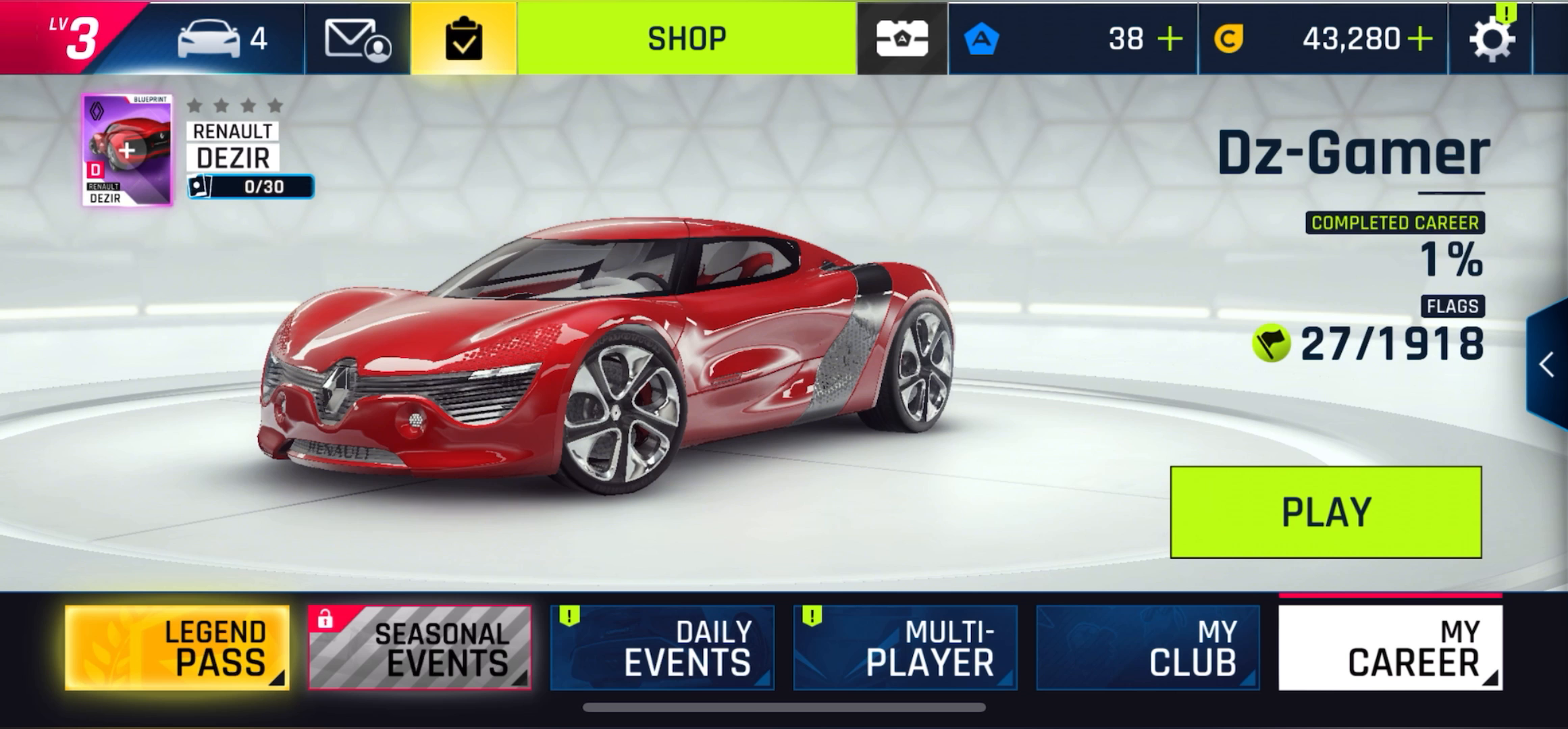This screenshot has width=1568, height=729.
Task: Switch to Daily Events
Action: click(662, 648)
